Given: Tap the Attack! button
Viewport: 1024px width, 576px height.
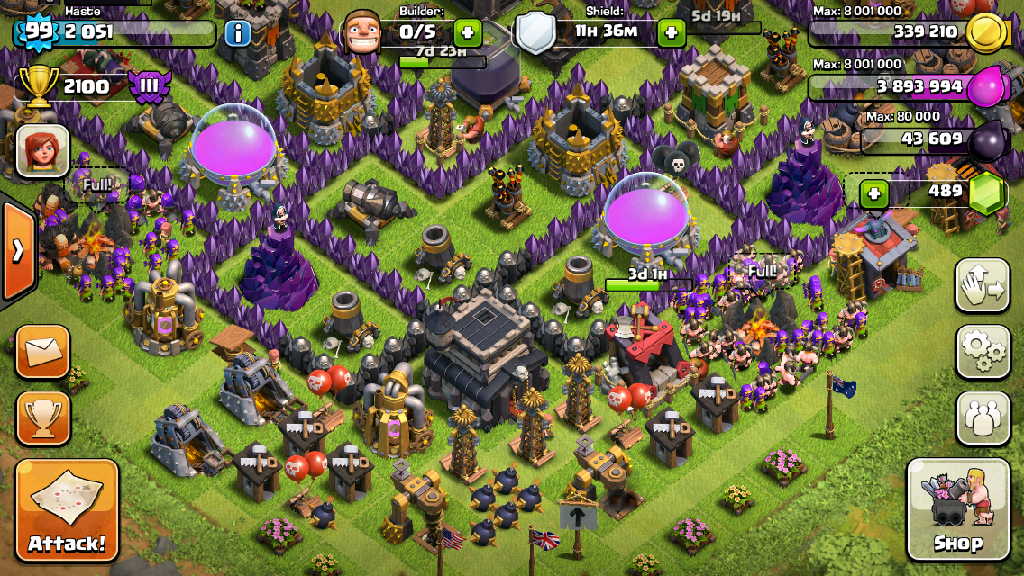Looking at the screenshot, I should click(67, 510).
